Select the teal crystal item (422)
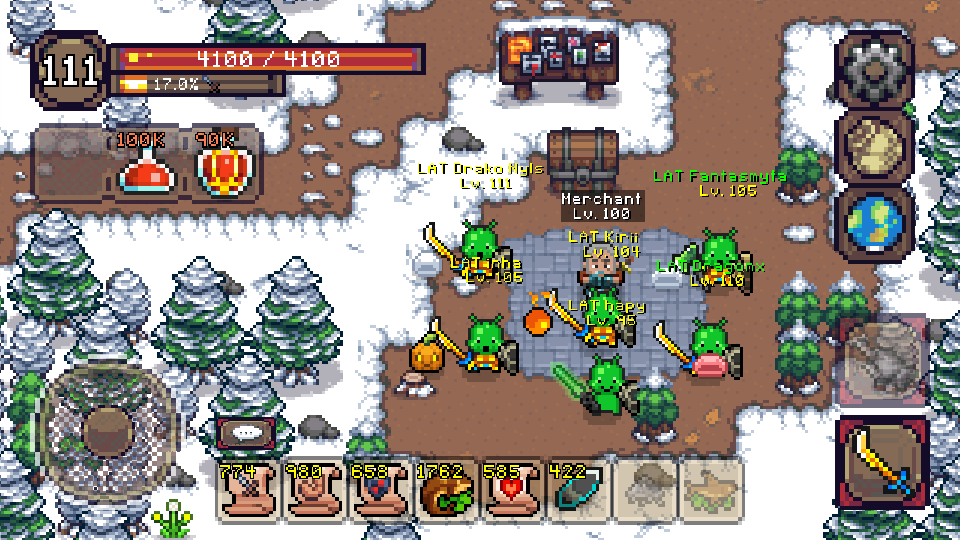Screen dimensions: 960x540 577,490
